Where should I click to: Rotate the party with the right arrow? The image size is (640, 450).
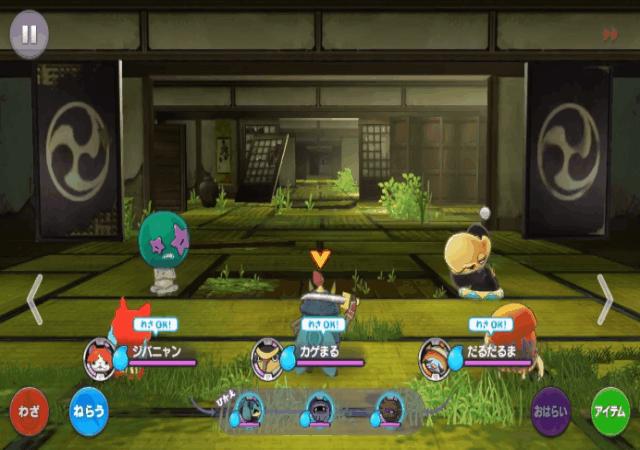click(x=605, y=298)
